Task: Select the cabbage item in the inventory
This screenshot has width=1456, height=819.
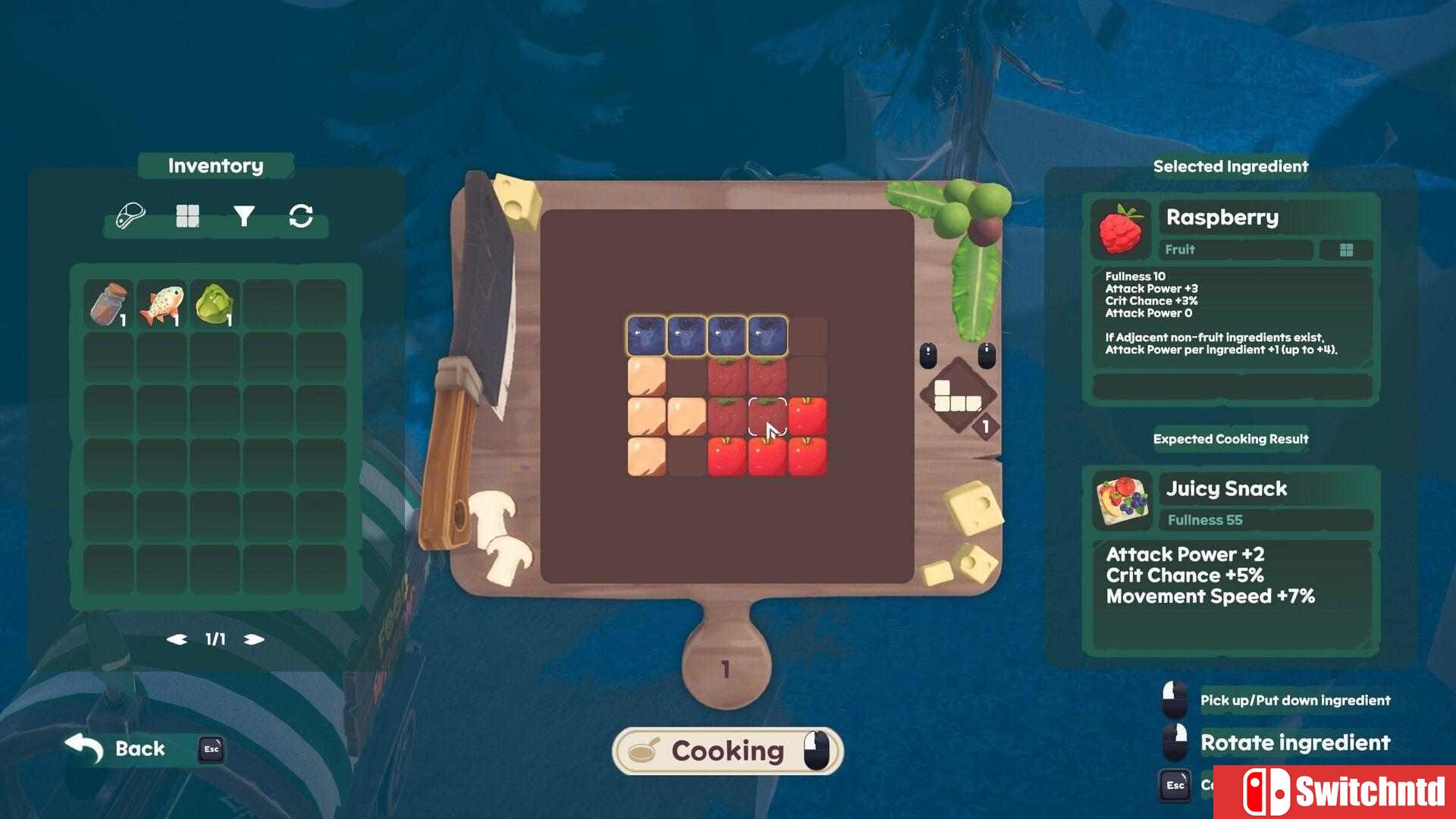Action: [215, 300]
